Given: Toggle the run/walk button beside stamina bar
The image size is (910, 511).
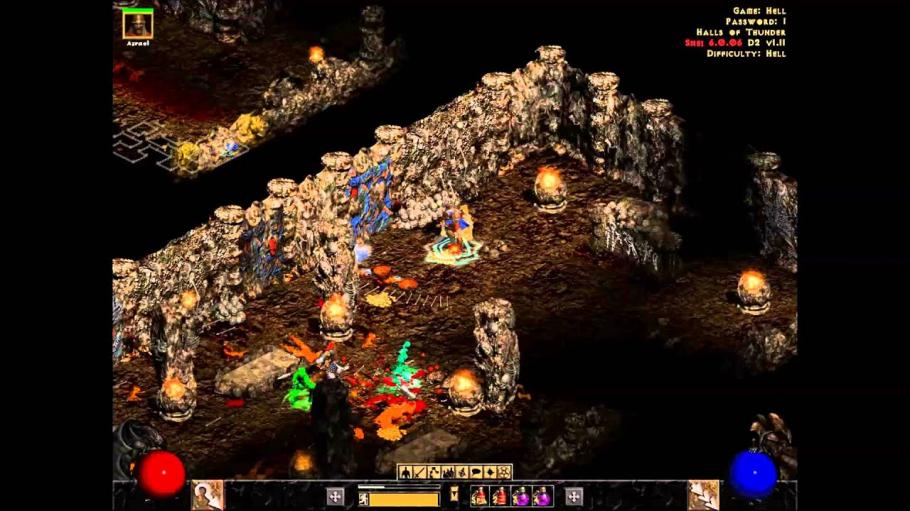Looking at the screenshot, I should pyautogui.click(x=335, y=496).
